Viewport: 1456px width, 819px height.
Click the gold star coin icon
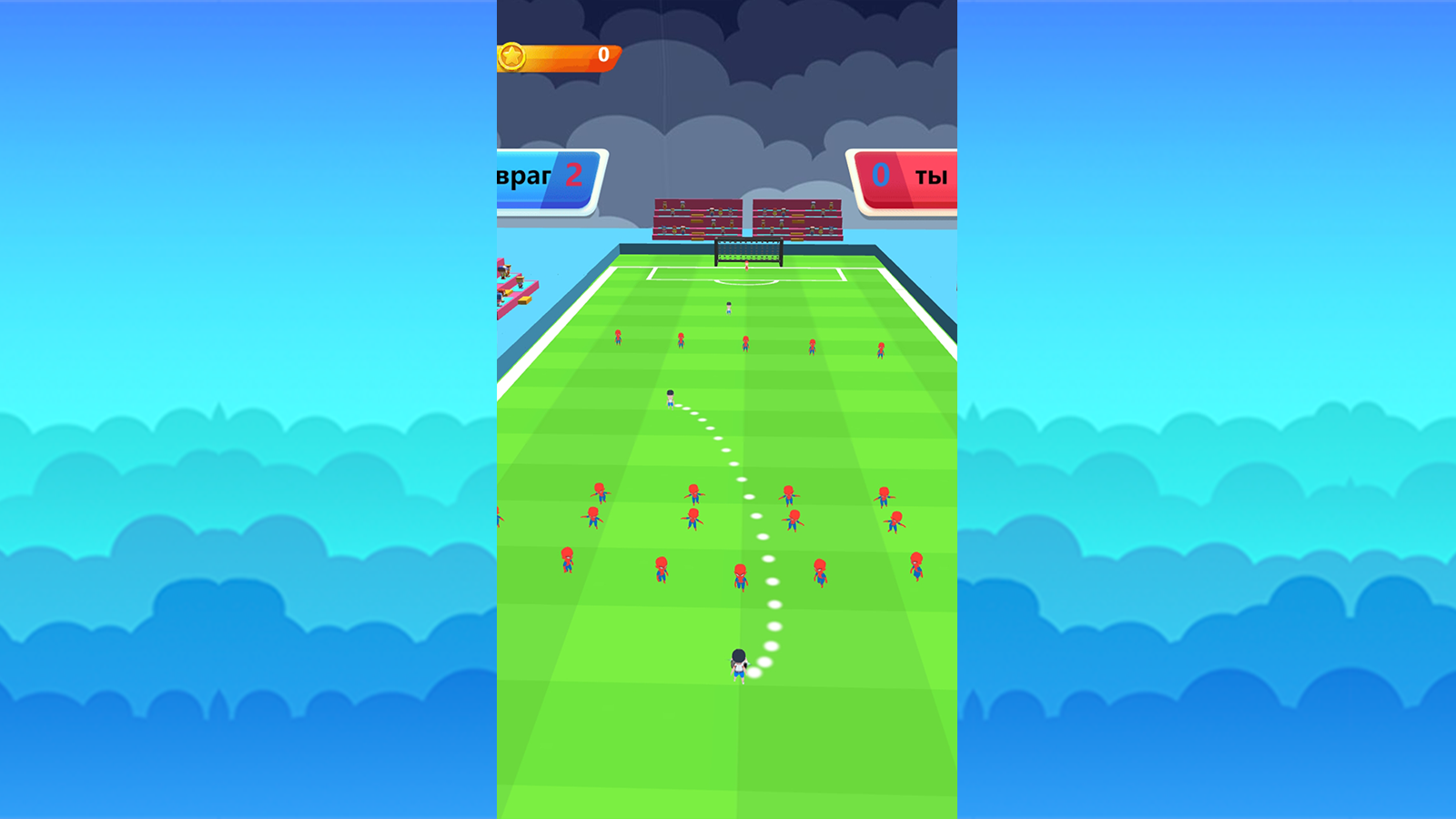[x=512, y=55]
